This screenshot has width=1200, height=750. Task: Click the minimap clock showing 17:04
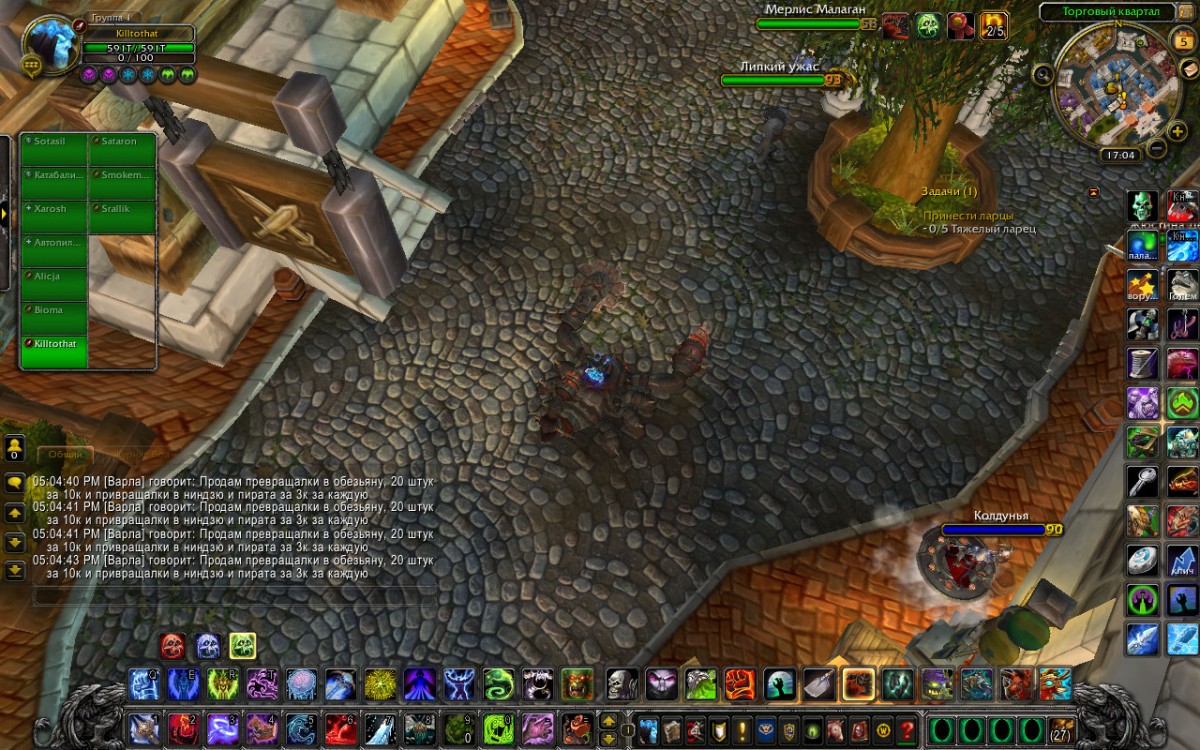[x=1119, y=155]
